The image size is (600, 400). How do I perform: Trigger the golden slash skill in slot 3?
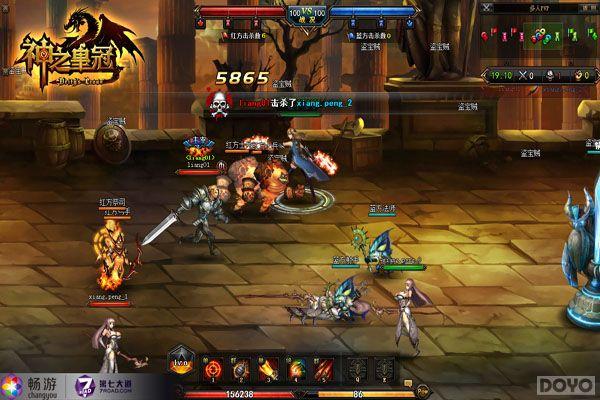[x=268, y=370]
